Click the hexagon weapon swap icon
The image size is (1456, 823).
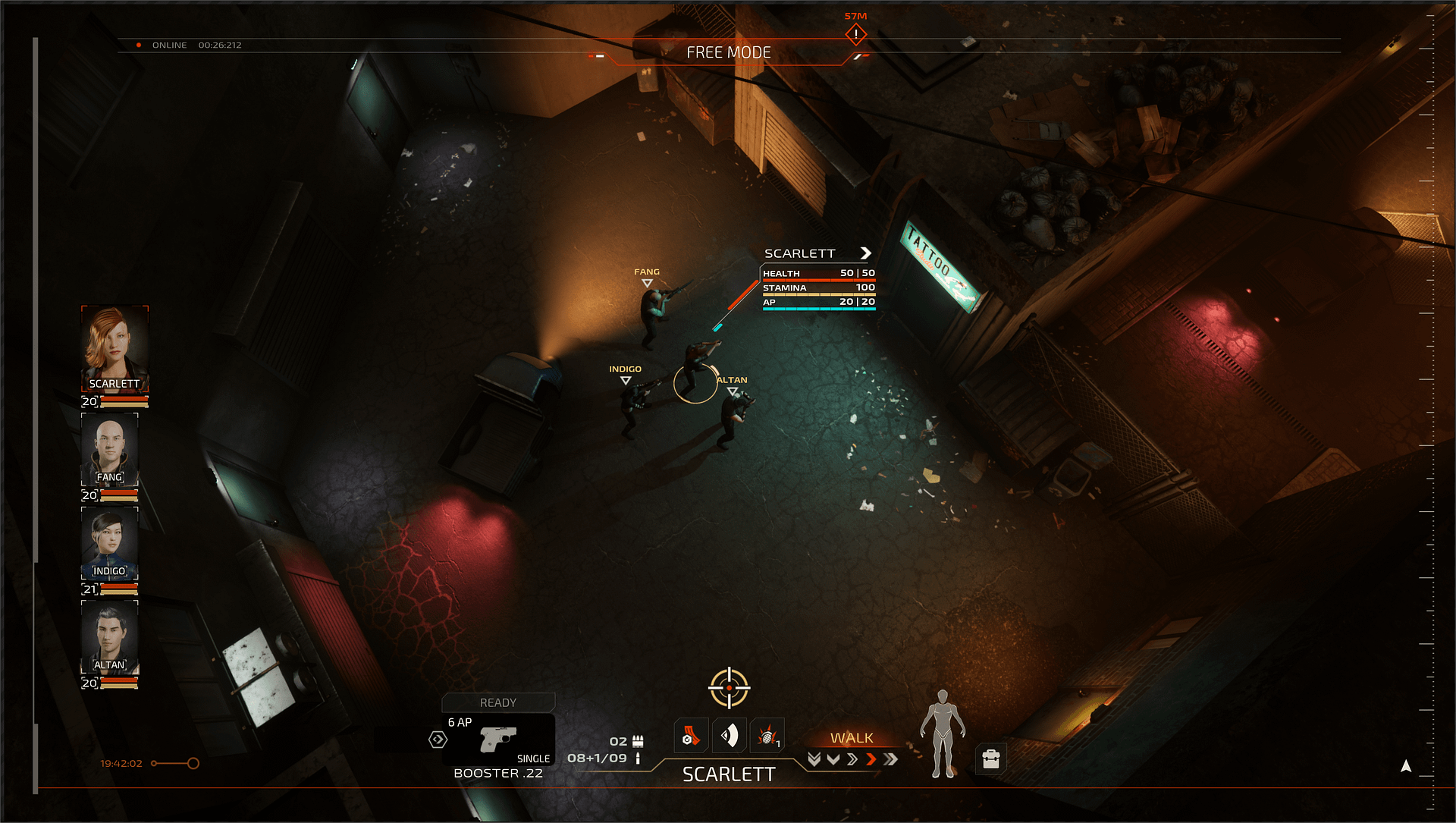[438, 740]
